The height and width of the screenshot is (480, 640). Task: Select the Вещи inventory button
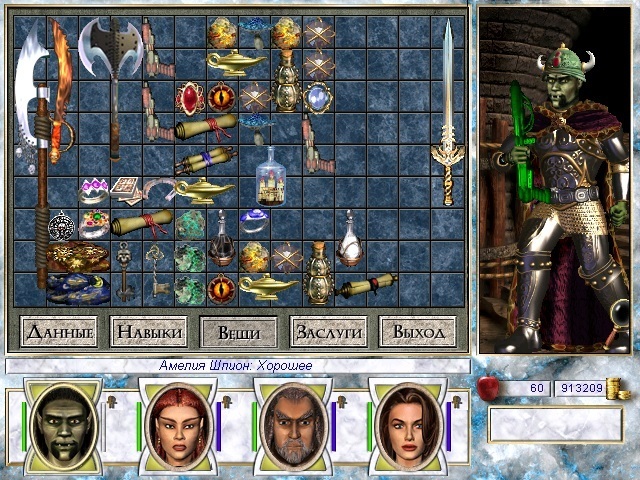(x=238, y=331)
